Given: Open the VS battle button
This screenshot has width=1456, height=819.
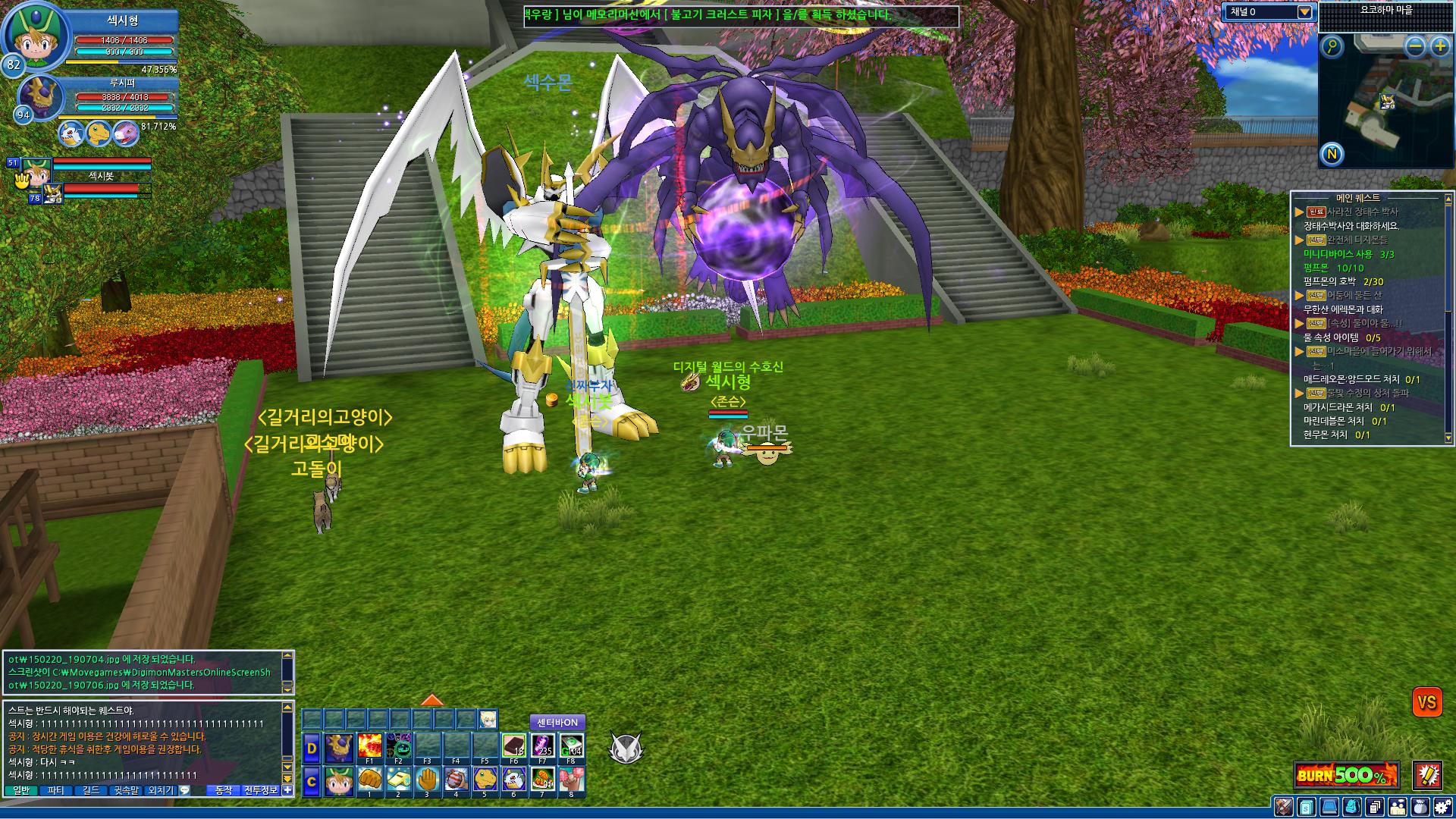Looking at the screenshot, I should pyautogui.click(x=1426, y=702).
